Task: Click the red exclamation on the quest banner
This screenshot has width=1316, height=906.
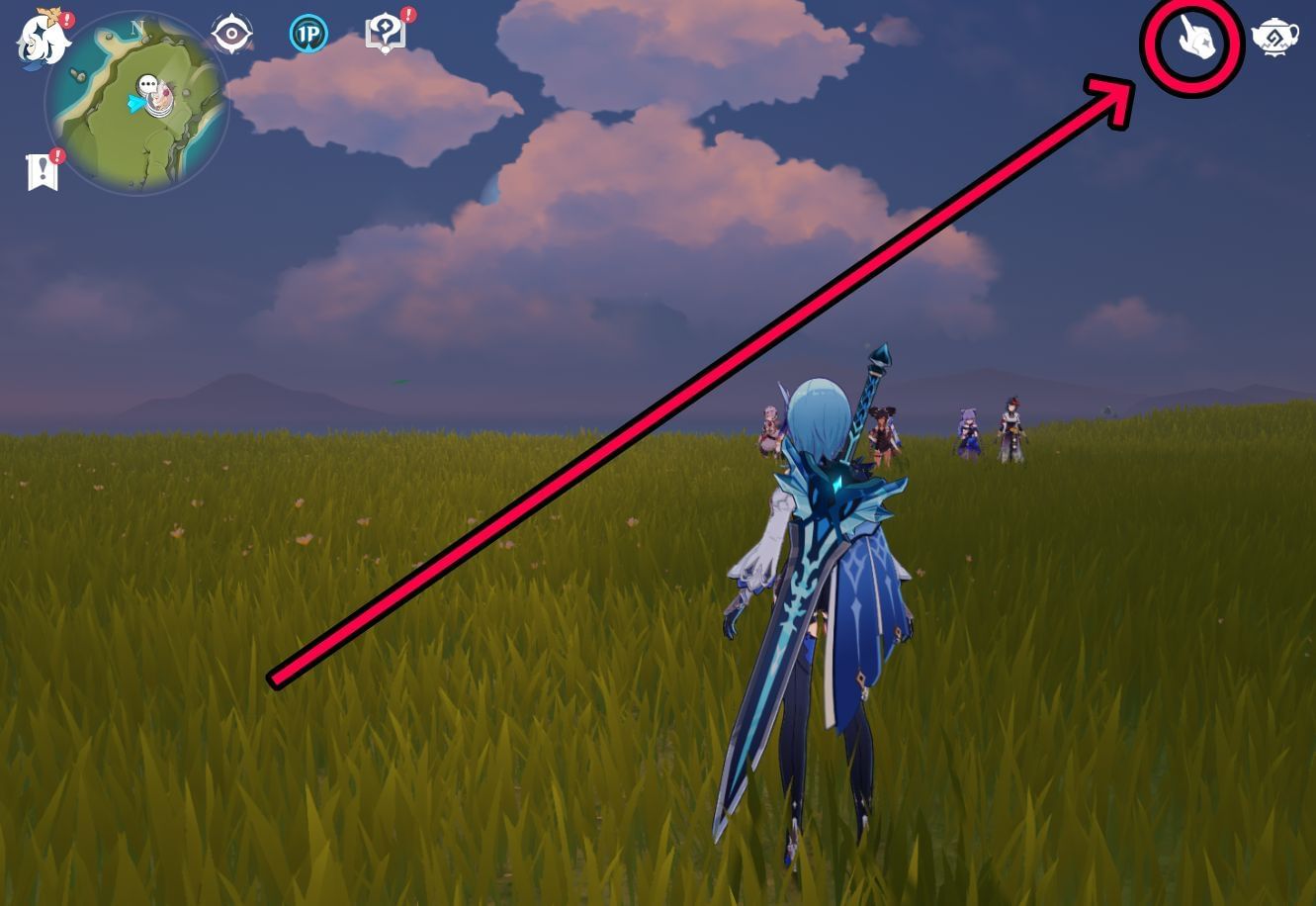Action: pos(55,153)
